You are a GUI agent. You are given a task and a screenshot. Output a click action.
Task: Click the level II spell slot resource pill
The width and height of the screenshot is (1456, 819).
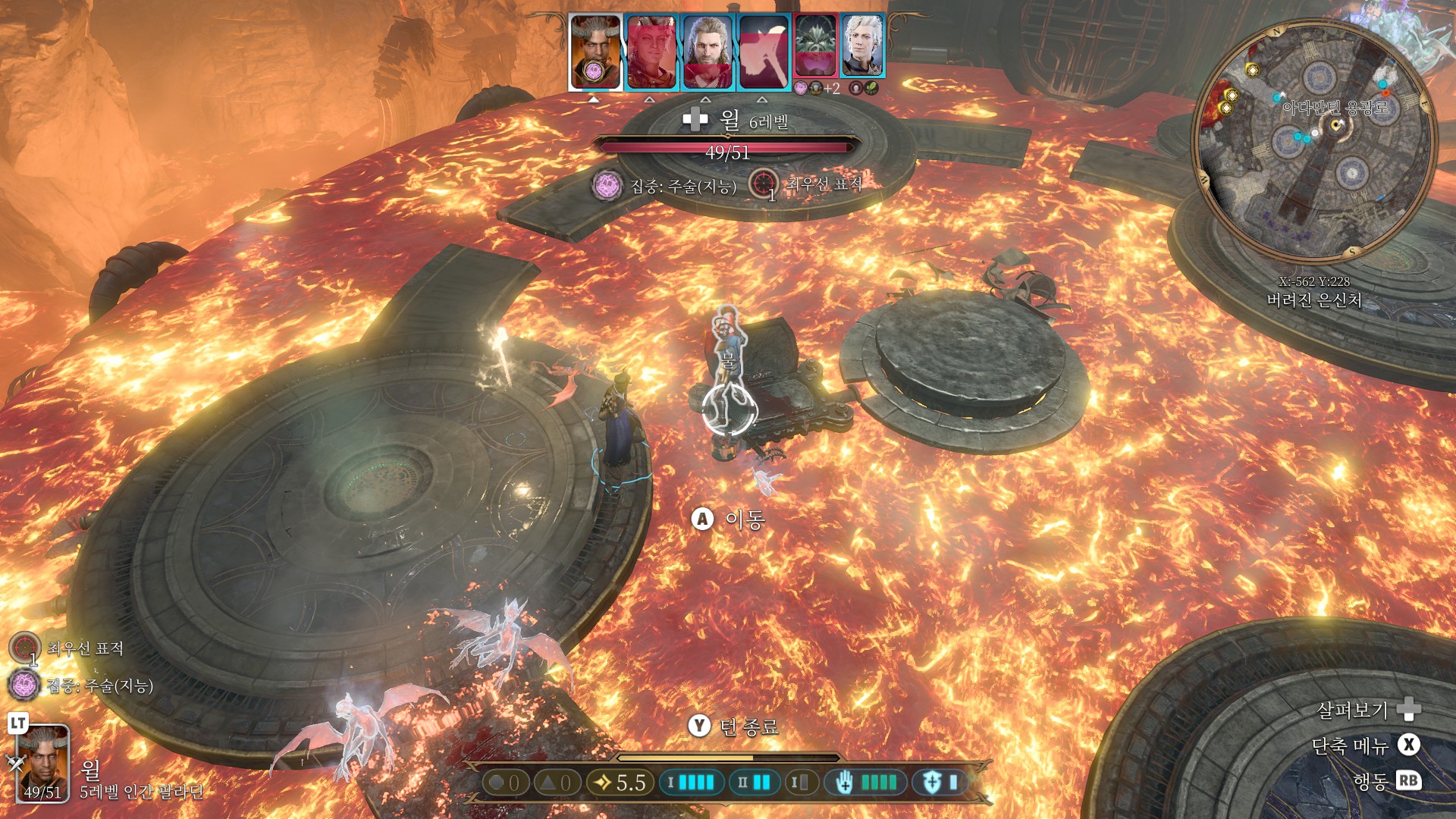(x=754, y=783)
